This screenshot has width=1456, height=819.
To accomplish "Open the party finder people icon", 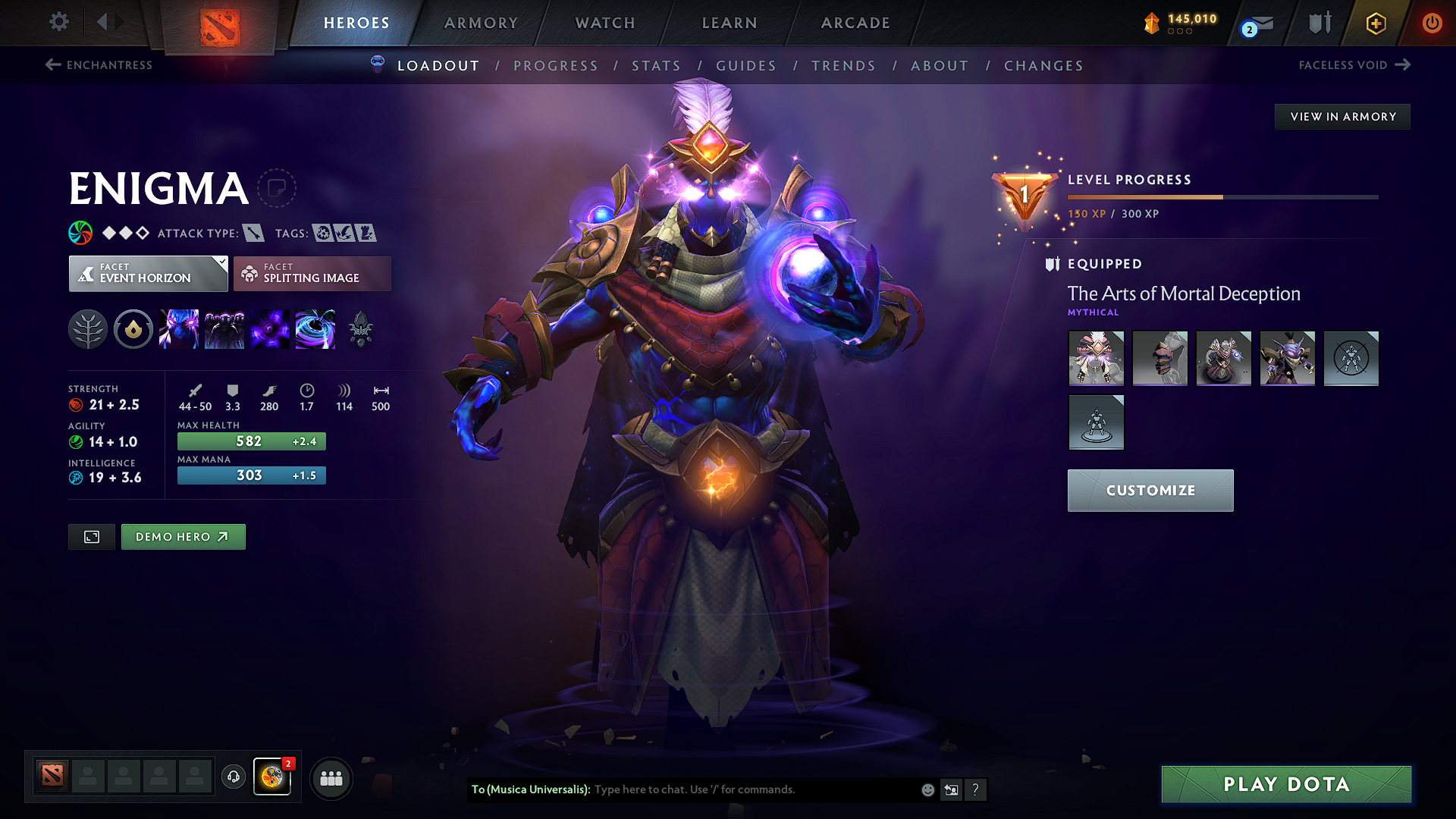I will pos(331,778).
